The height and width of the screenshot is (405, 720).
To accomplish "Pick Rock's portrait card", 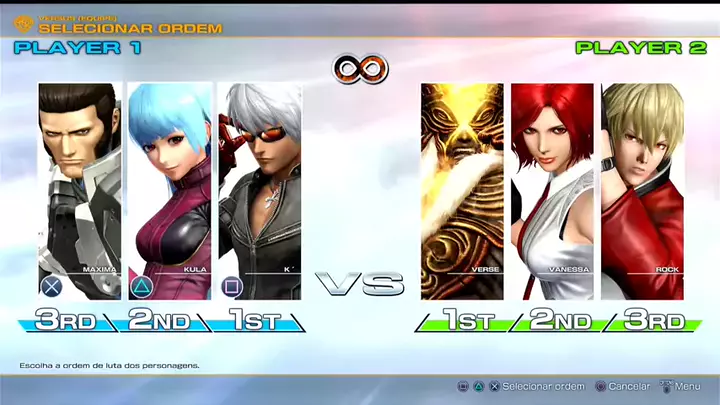I will [642, 190].
